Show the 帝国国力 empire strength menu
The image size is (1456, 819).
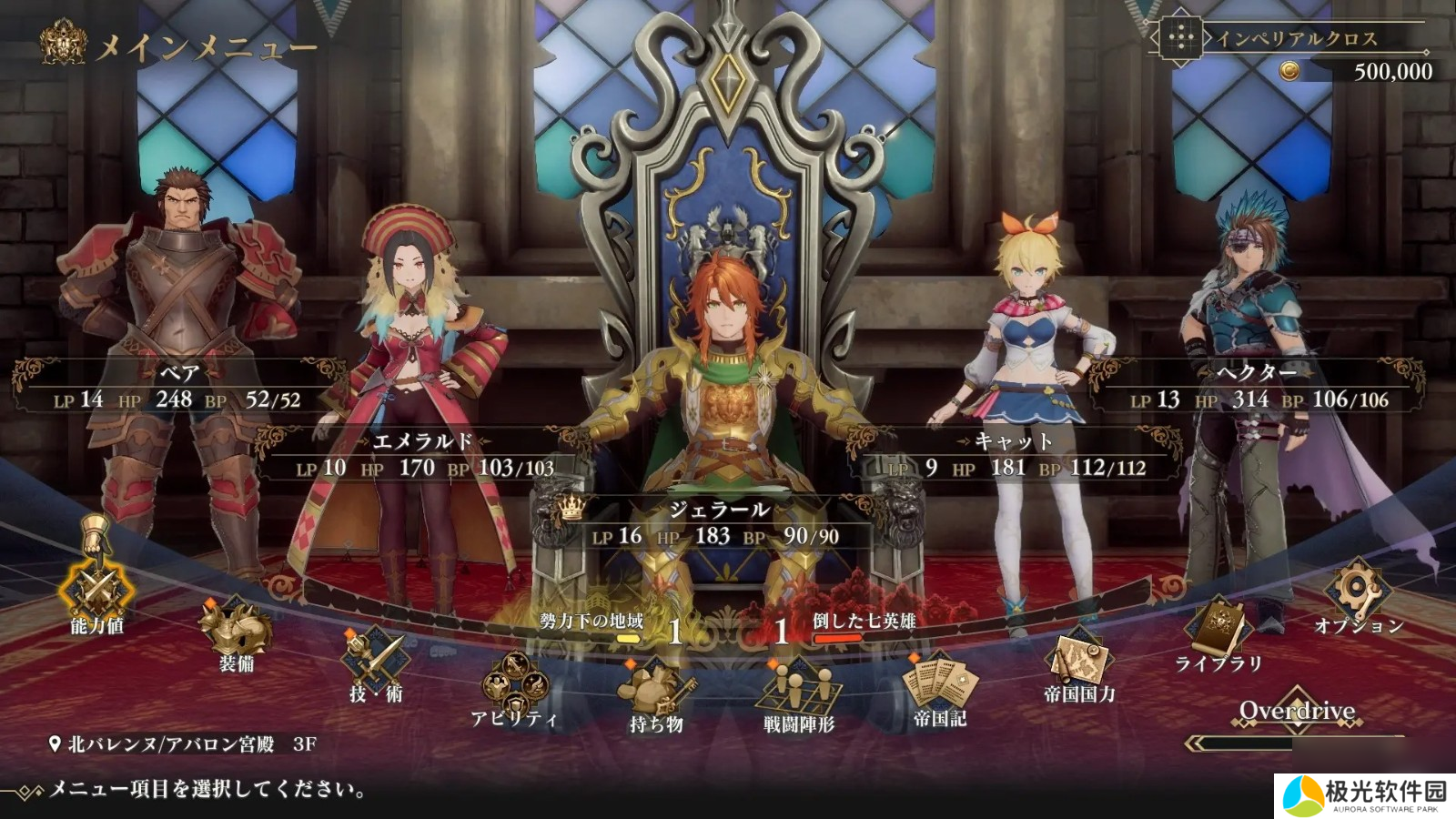(1079, 662)
